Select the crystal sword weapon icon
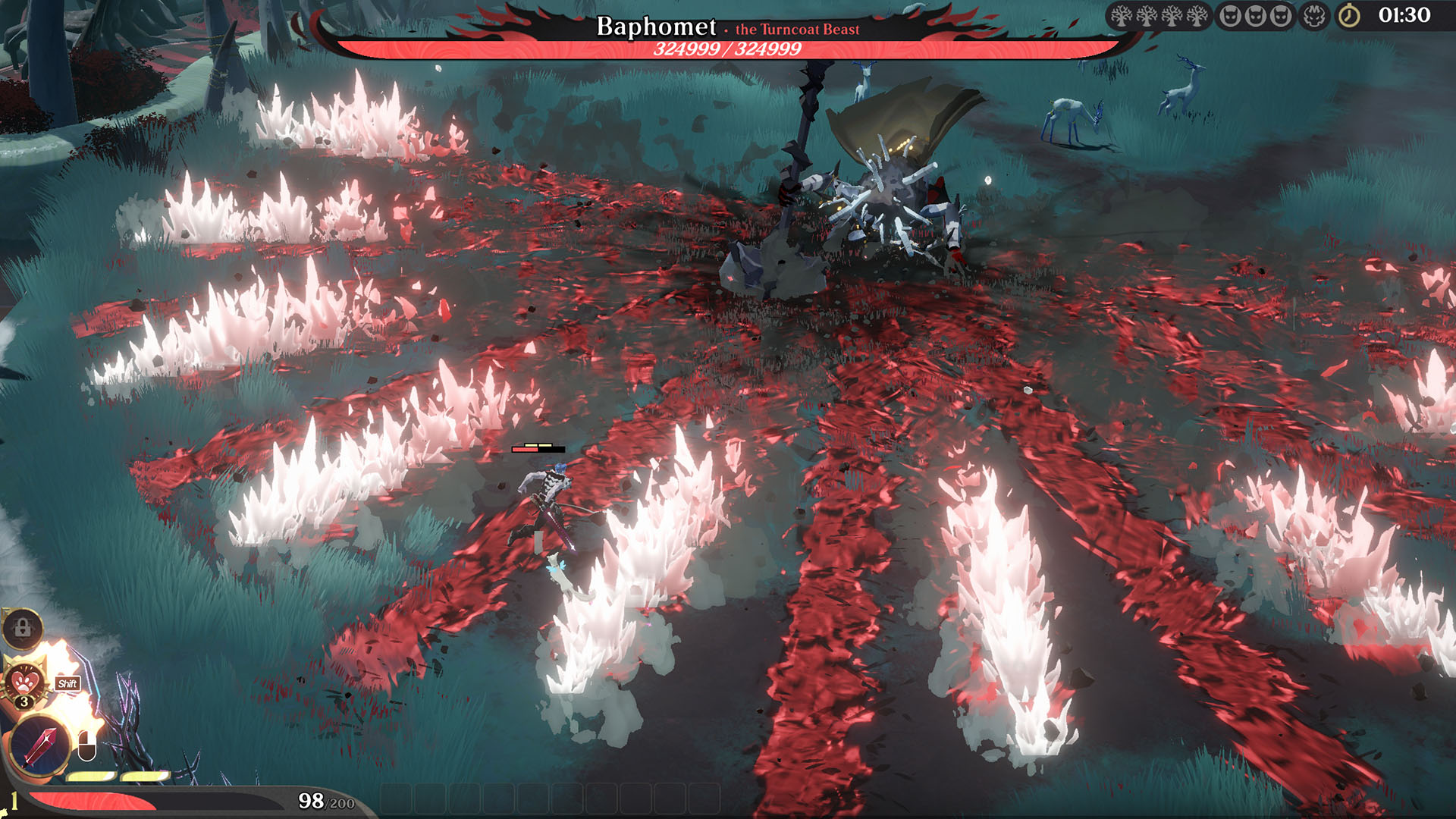Image resolution: width=1456 pixels, height=819 pixels. 39,745
